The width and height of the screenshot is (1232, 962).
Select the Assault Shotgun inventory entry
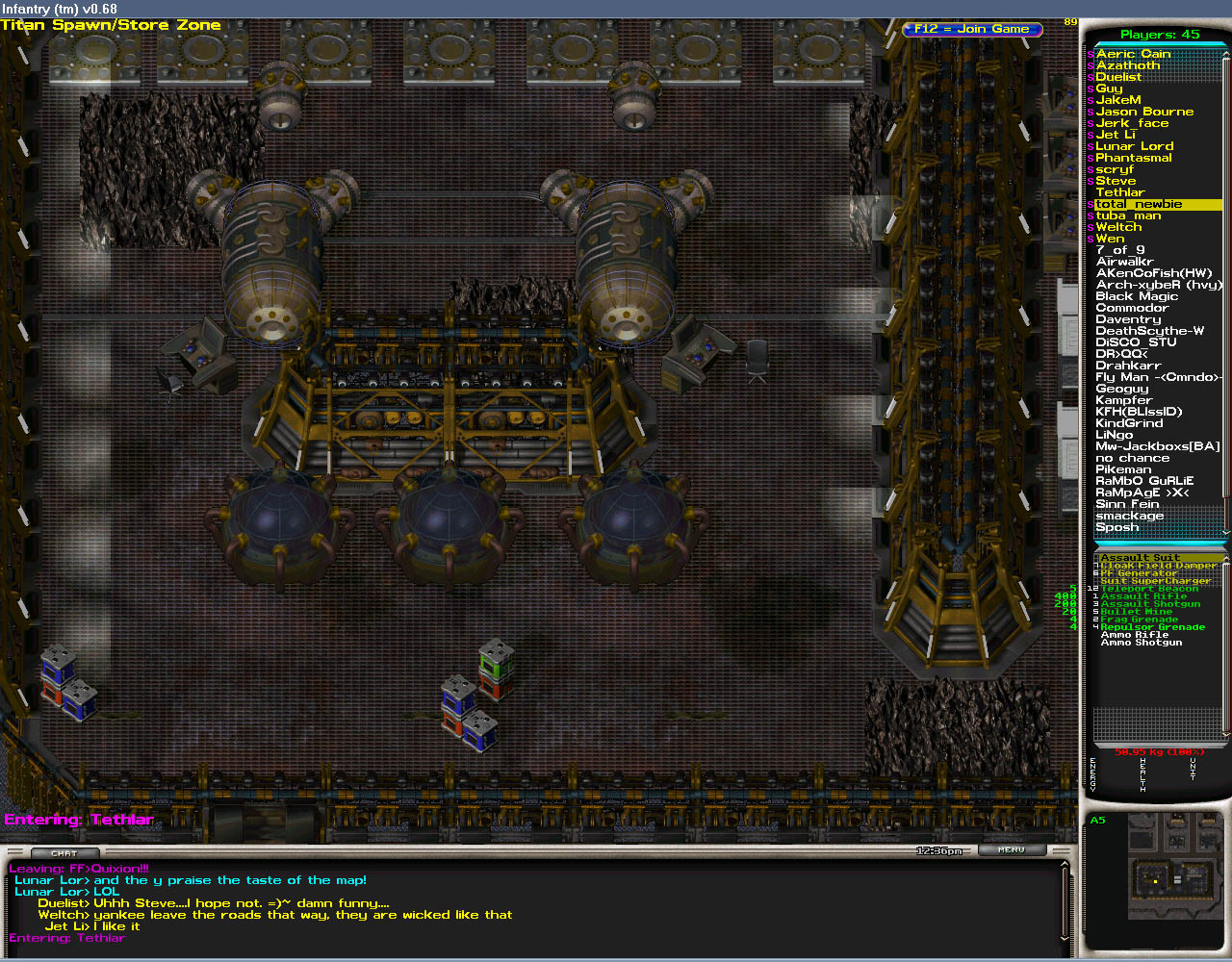point(1150,604)
